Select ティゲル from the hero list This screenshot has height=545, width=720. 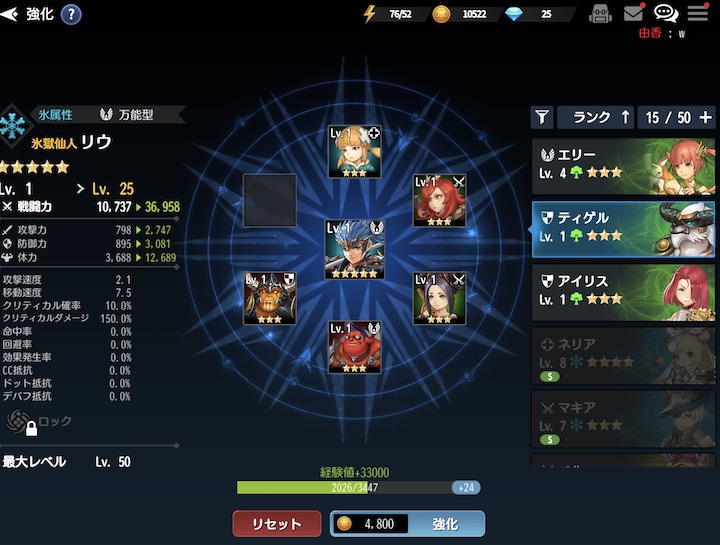pos(623,227)
